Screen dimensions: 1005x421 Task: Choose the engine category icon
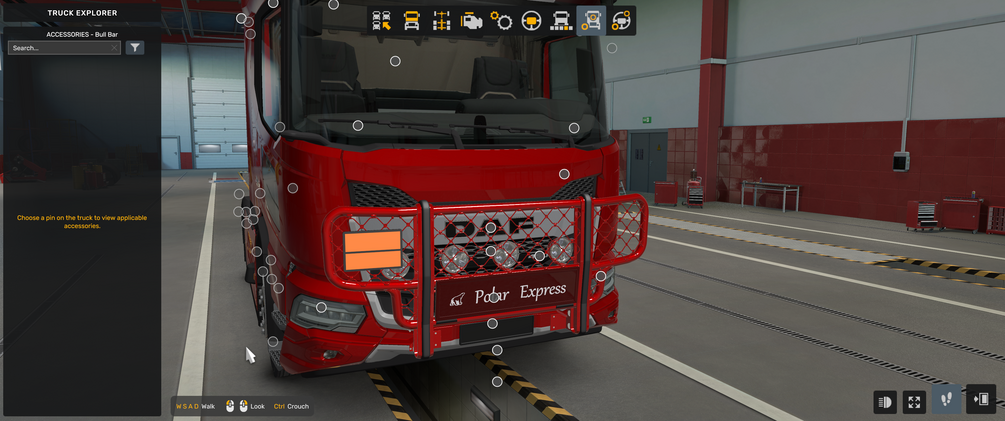471,20
